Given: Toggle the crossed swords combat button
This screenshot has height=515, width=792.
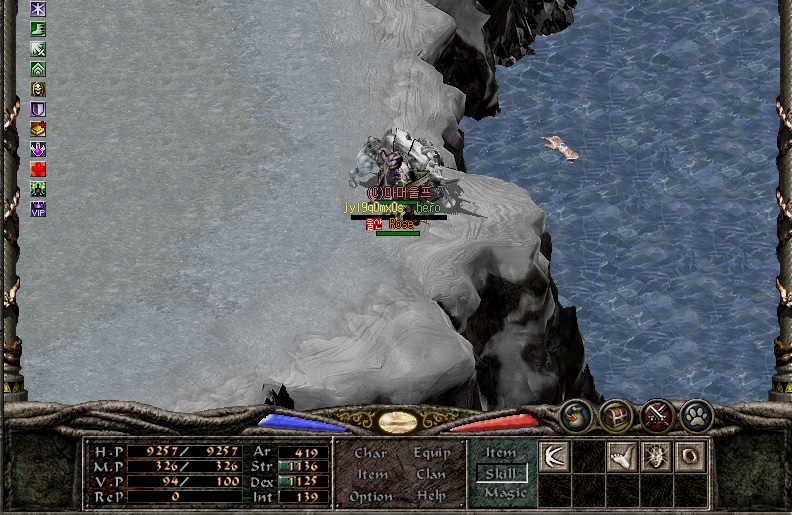Looking at the screenshot, I should [x=656, y=414].
